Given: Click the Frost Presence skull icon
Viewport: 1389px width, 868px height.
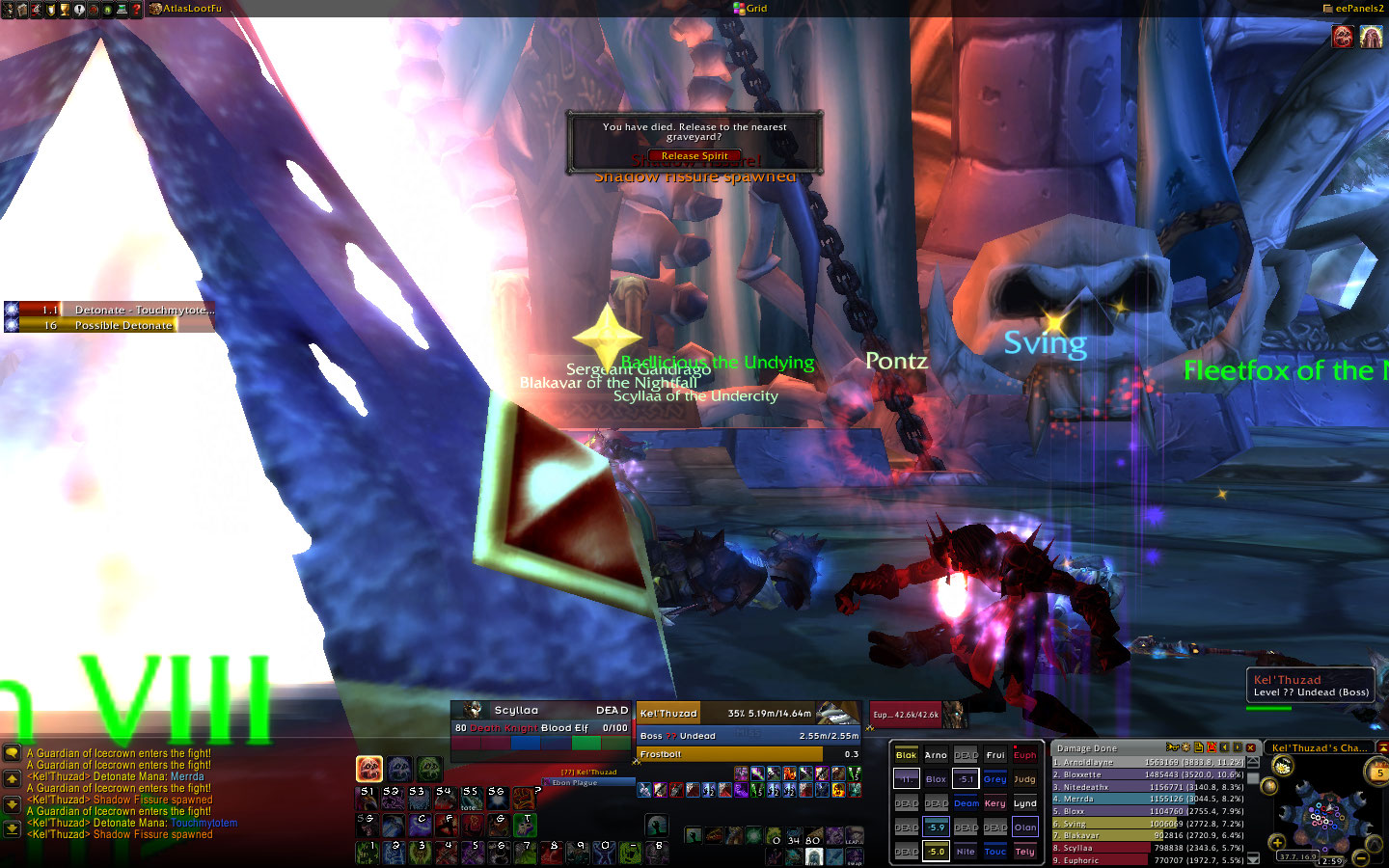Looking at the screenshot, I should (x=399, y=769).
